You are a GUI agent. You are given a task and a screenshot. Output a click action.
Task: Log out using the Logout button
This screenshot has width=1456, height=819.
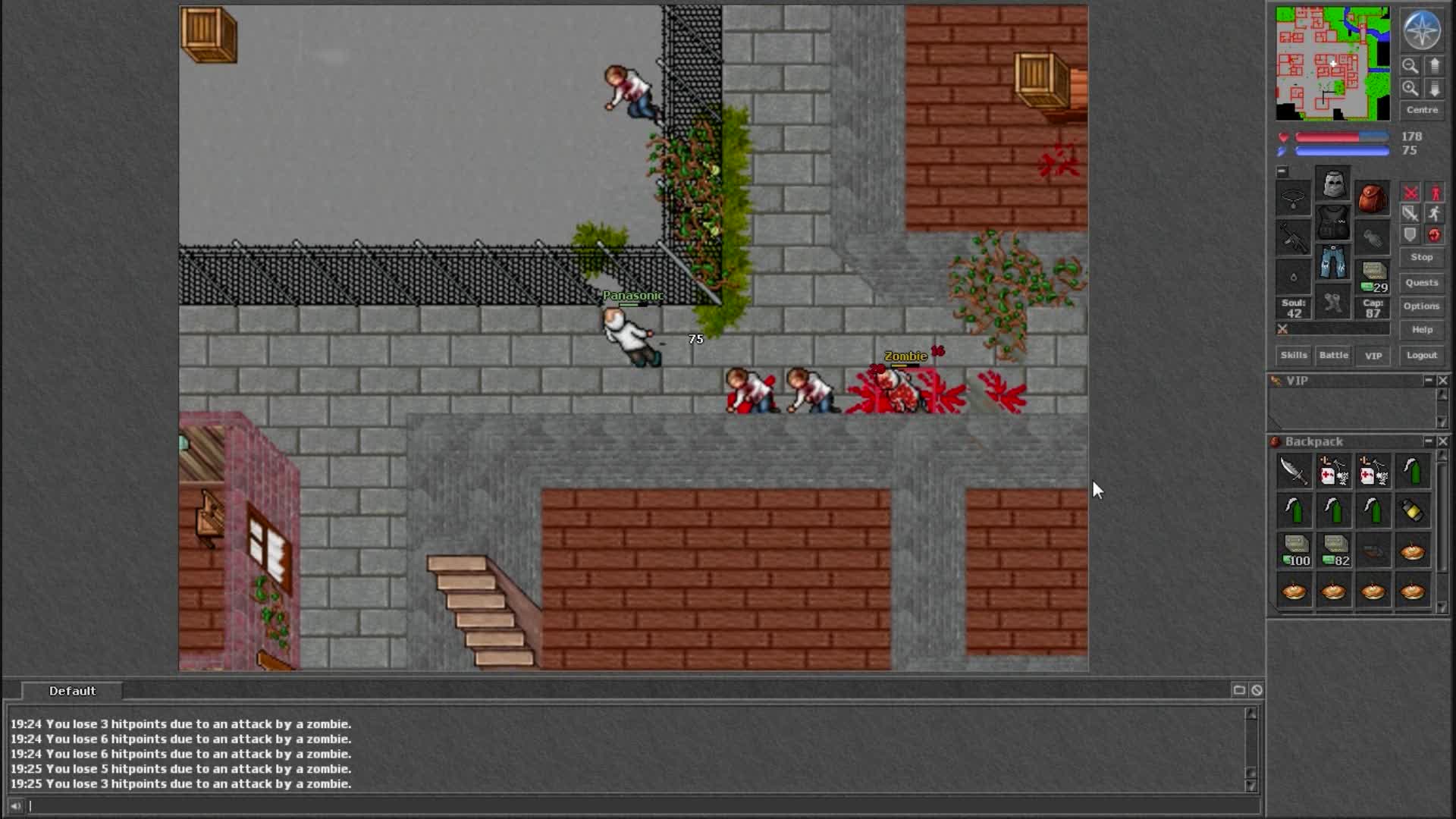[1421, 355]
